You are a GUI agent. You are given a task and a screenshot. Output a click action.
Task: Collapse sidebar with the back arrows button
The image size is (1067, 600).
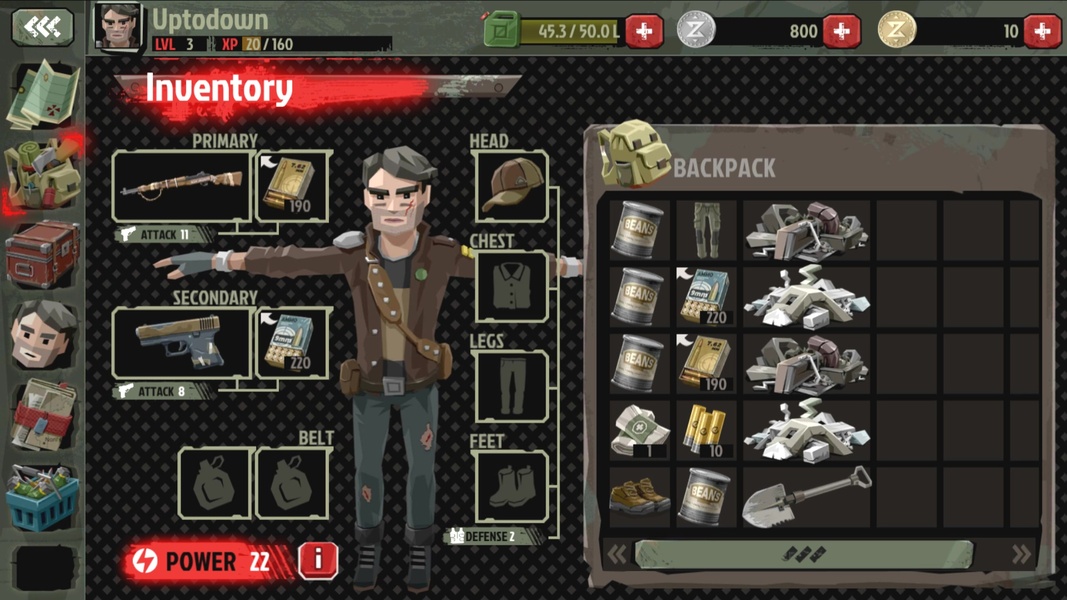(42, 27)
